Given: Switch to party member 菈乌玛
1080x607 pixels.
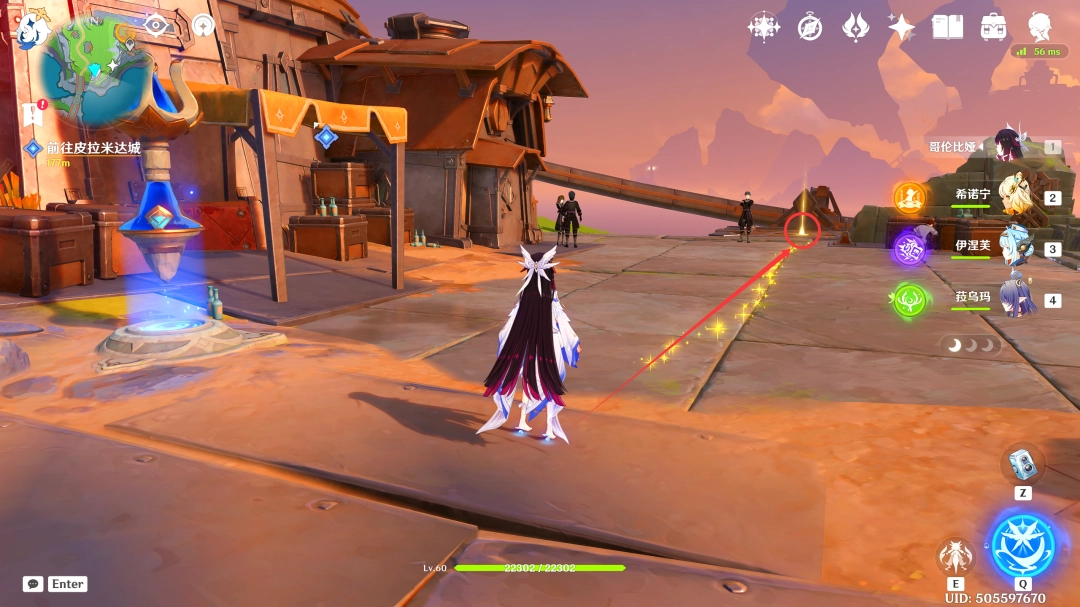Looking at the screenshot, I should pos(1015,298).
